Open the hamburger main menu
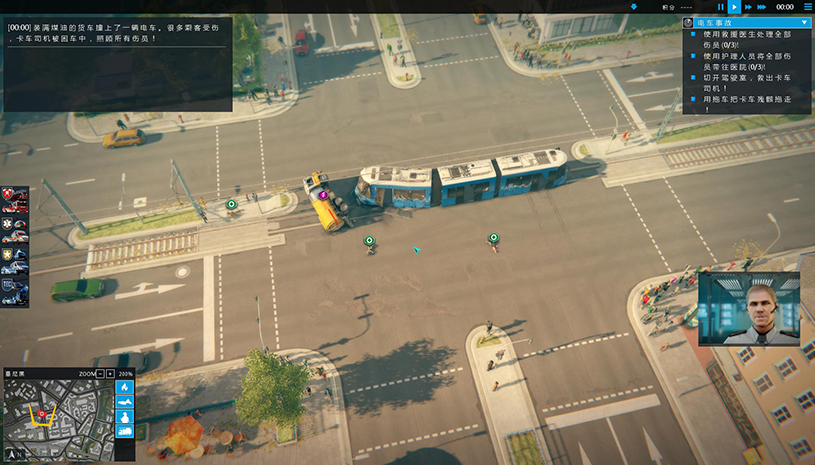This screenshot has height=465, width=815. (x=807, y=7)
